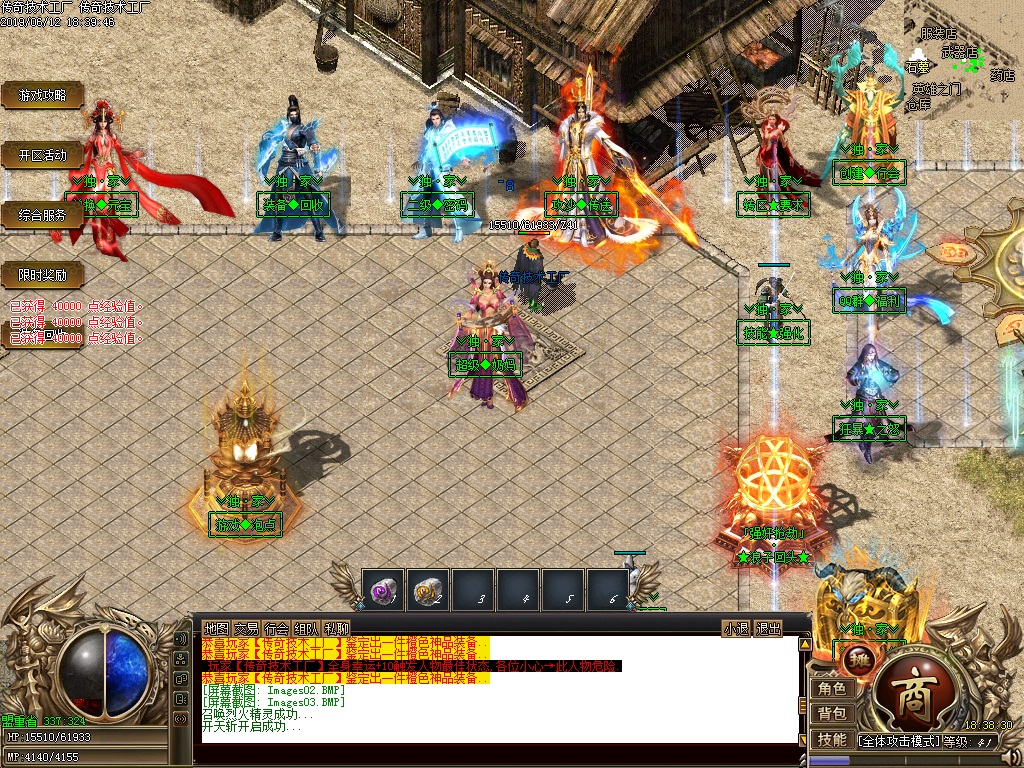Screen dimensions: 1024x768
Task: Open the 角色 character panel
Action: (x=832, y=689)
